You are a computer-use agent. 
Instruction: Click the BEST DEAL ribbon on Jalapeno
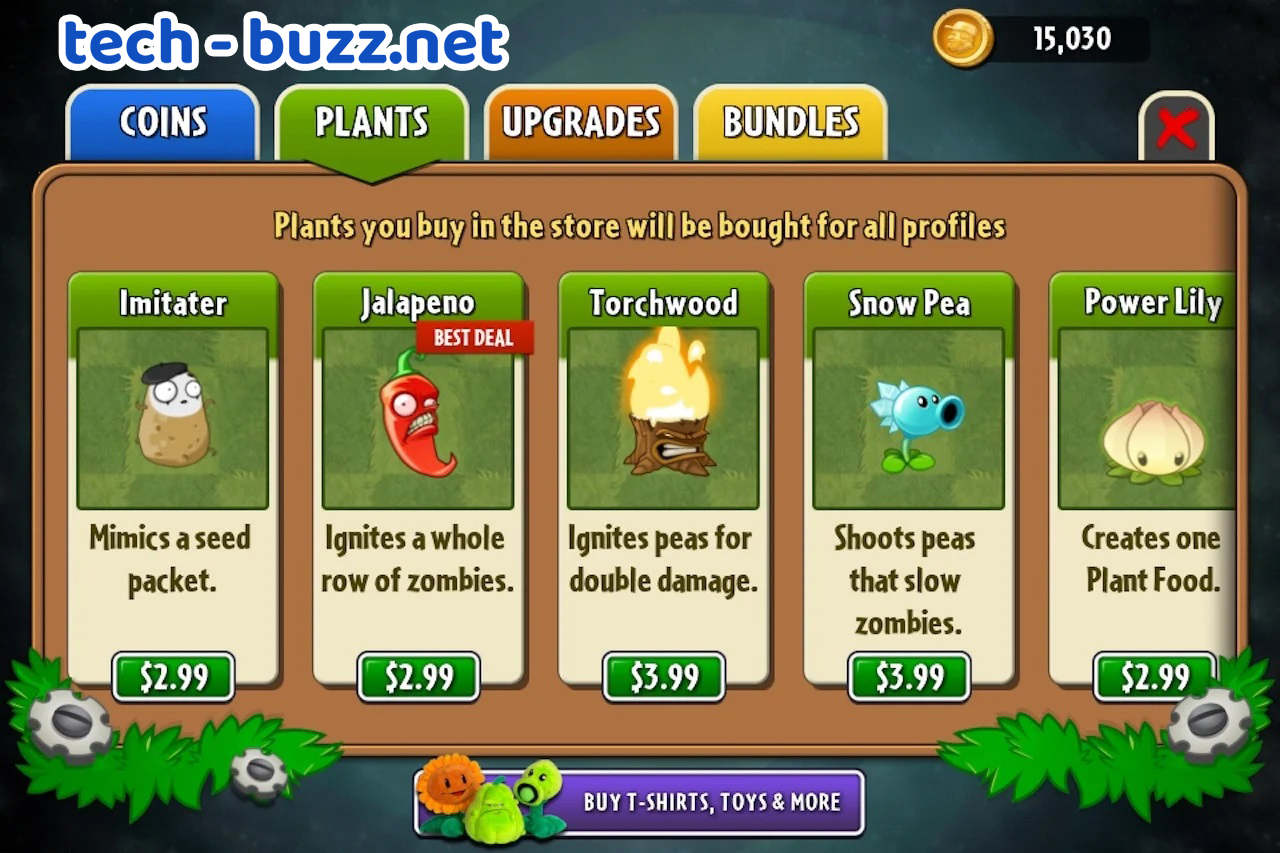click(474, 338)
